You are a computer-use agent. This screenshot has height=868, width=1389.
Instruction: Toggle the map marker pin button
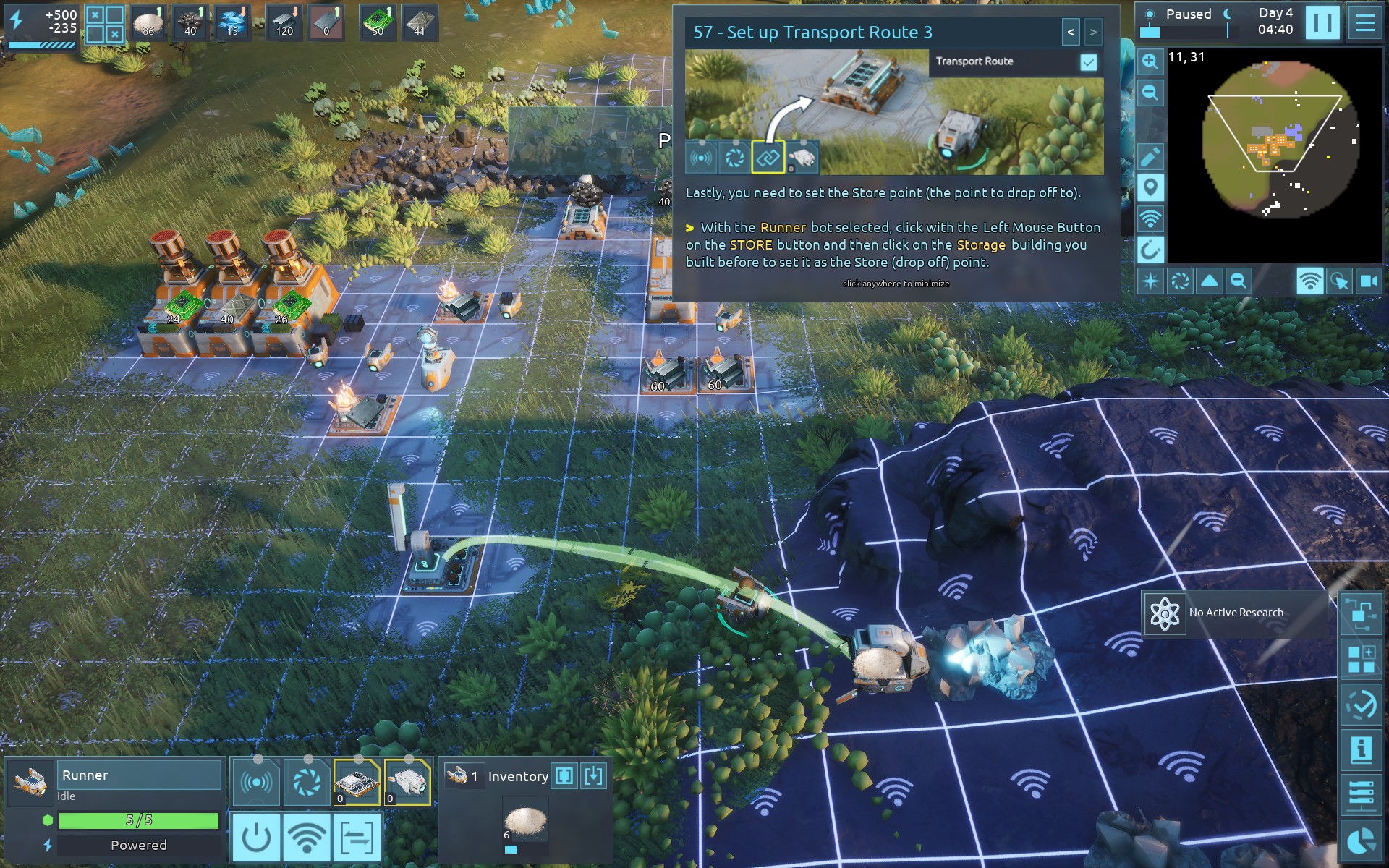pyautogui.click(x=1150, y=187)
